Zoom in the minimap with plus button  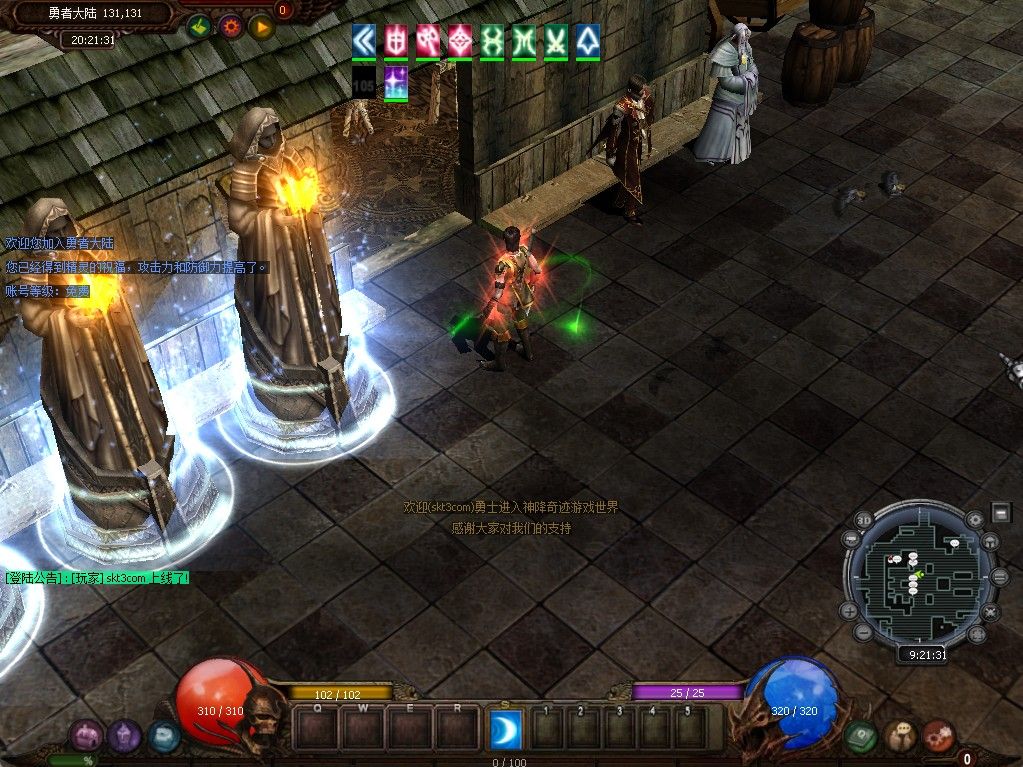tap(849, 610)
